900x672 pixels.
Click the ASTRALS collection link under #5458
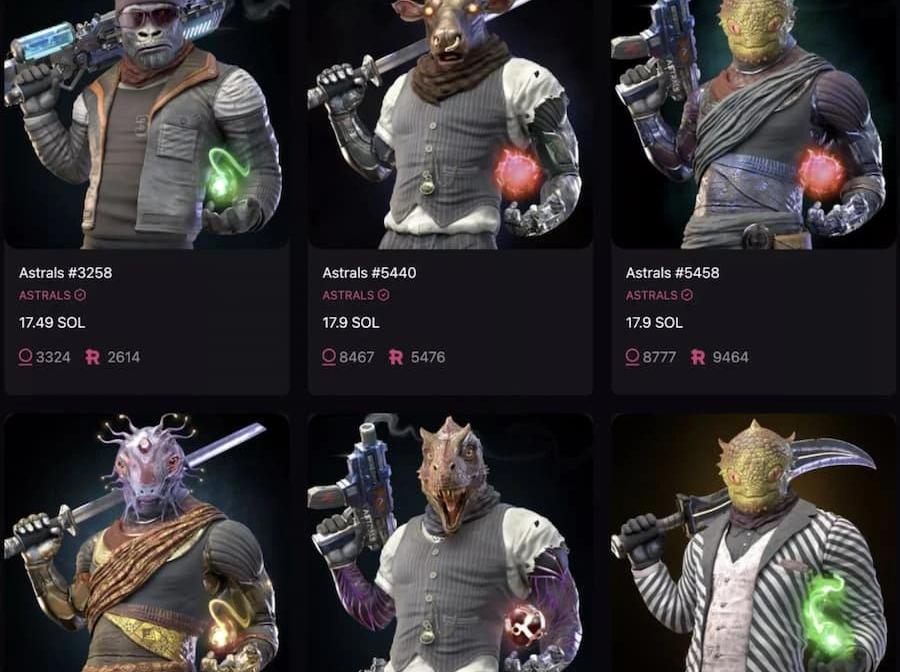point(652,295)
